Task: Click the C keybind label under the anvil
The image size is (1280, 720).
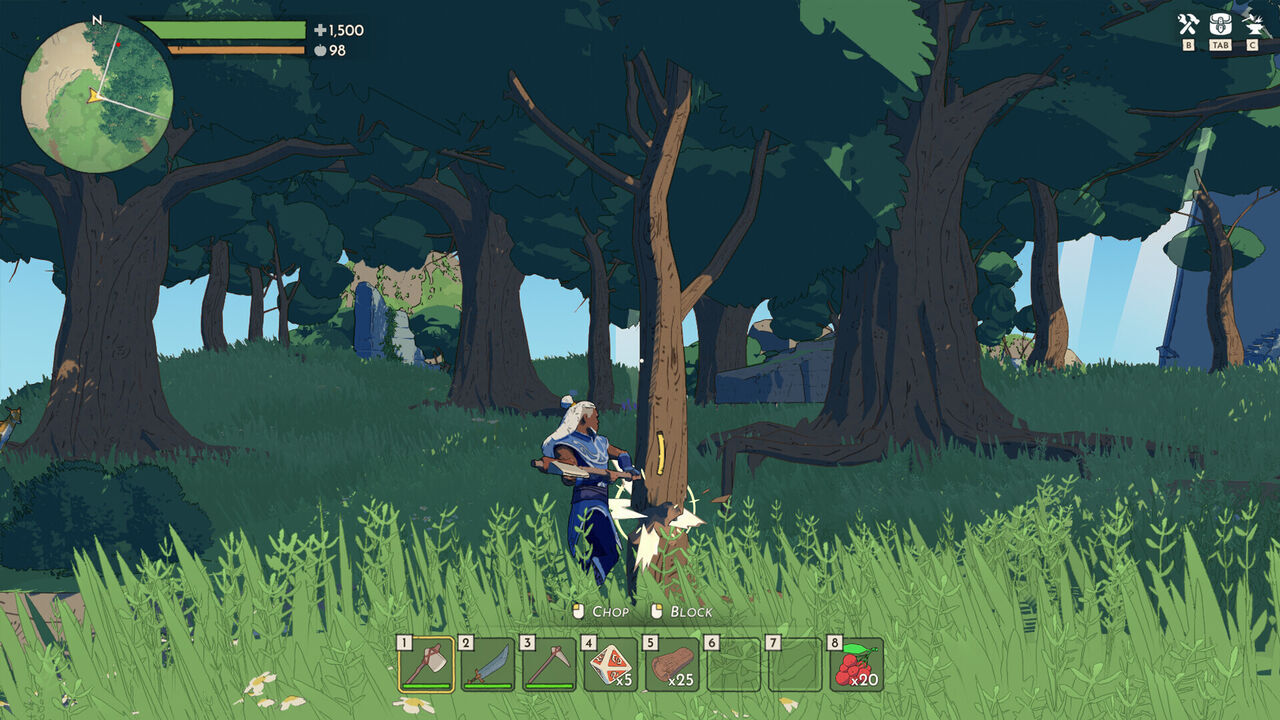Action: (x=1251, y=45)
